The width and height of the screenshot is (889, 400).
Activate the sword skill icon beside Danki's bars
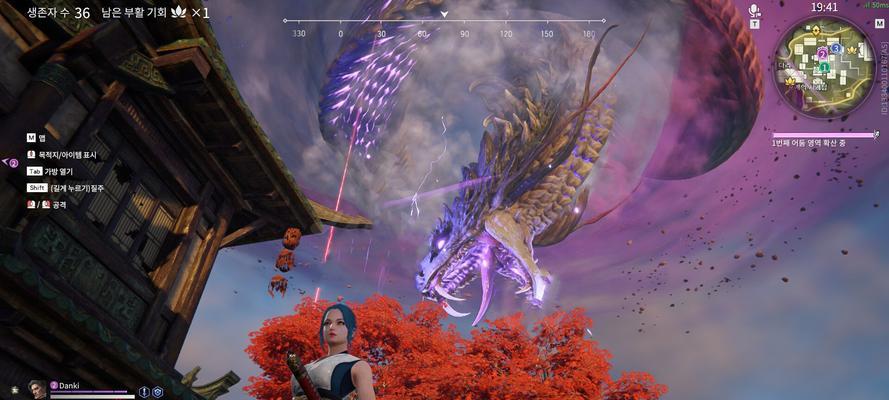tap(144, 392)
